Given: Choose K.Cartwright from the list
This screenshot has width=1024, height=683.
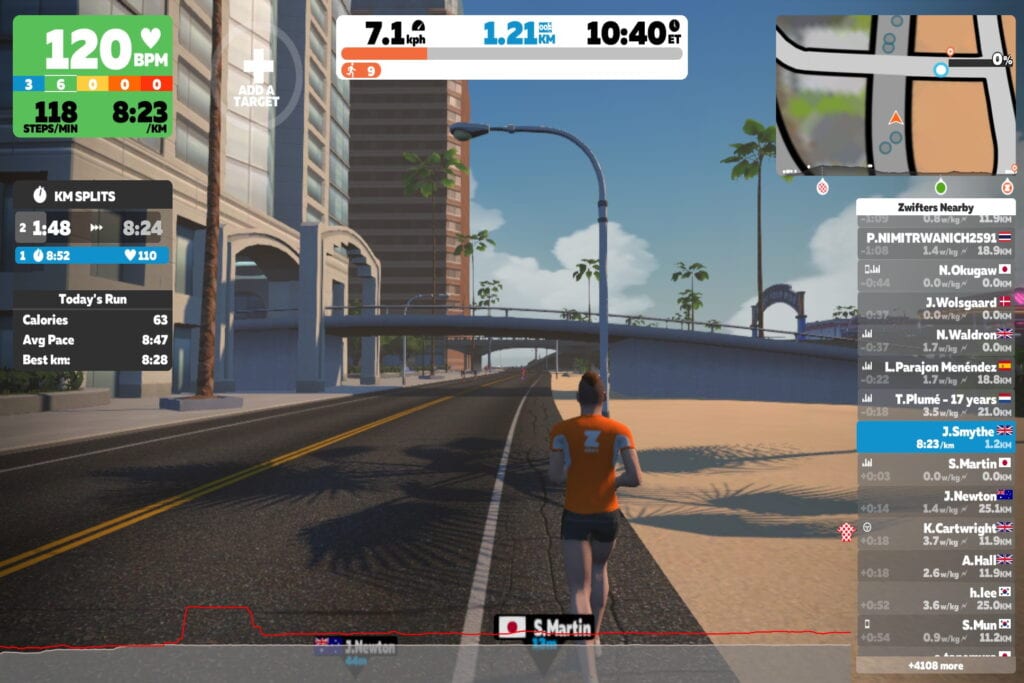Looking at the screenshot, I should pos(935,534).
